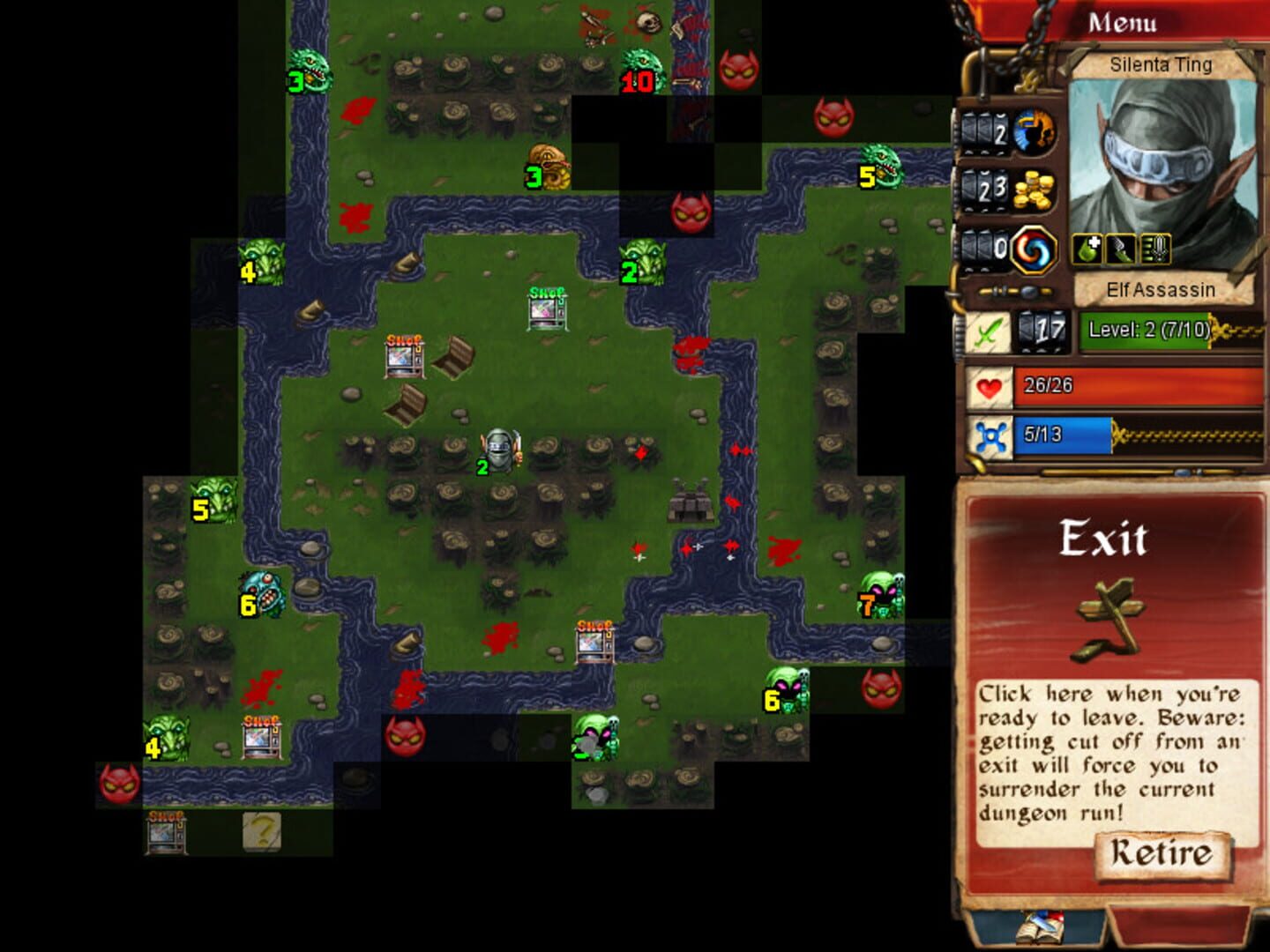Toggle the heart health indicator
The image size is (1270, 952).
[x=989, y=385]
